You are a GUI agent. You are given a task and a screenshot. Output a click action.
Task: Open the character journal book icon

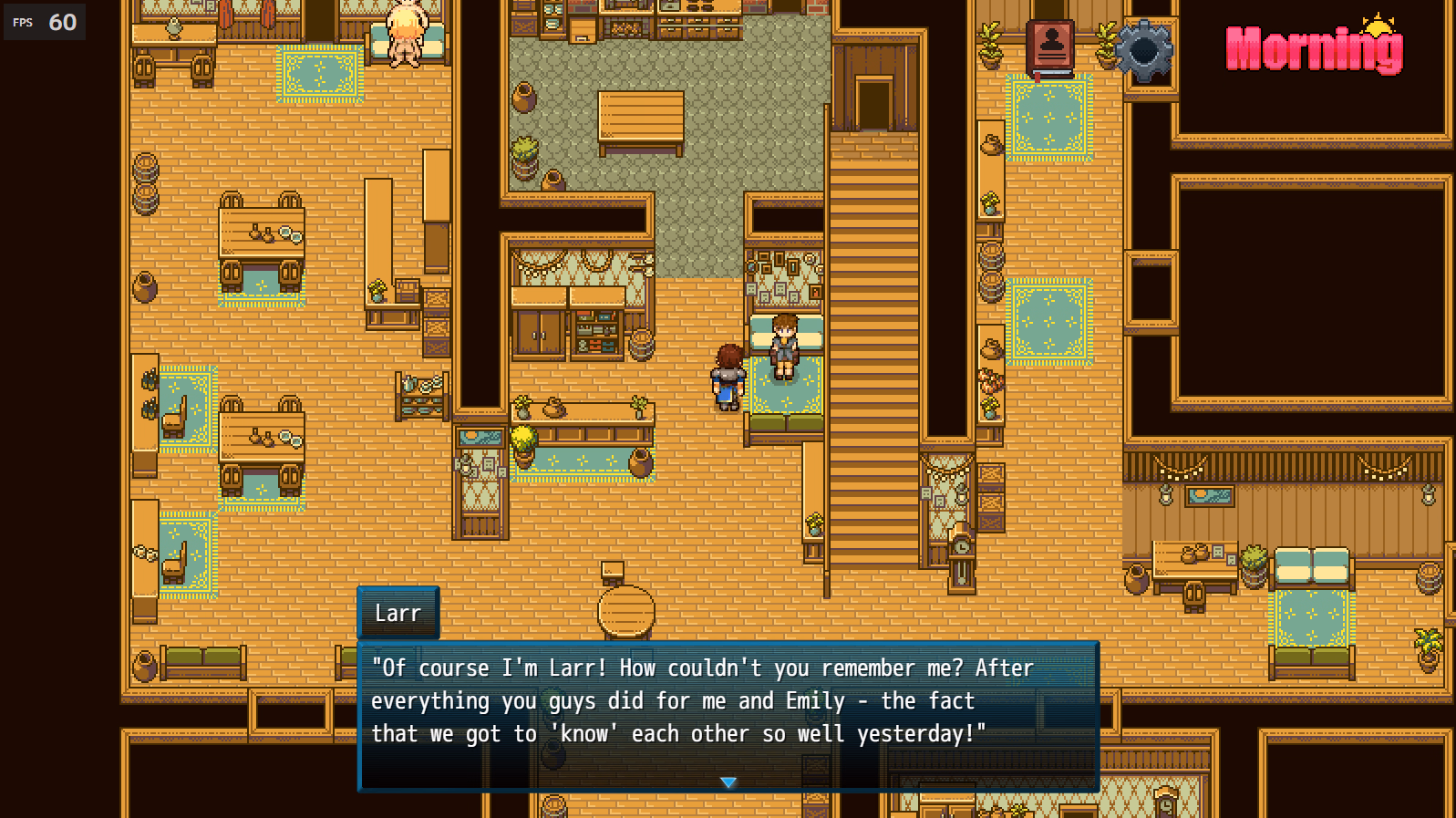click(1049, 46)
